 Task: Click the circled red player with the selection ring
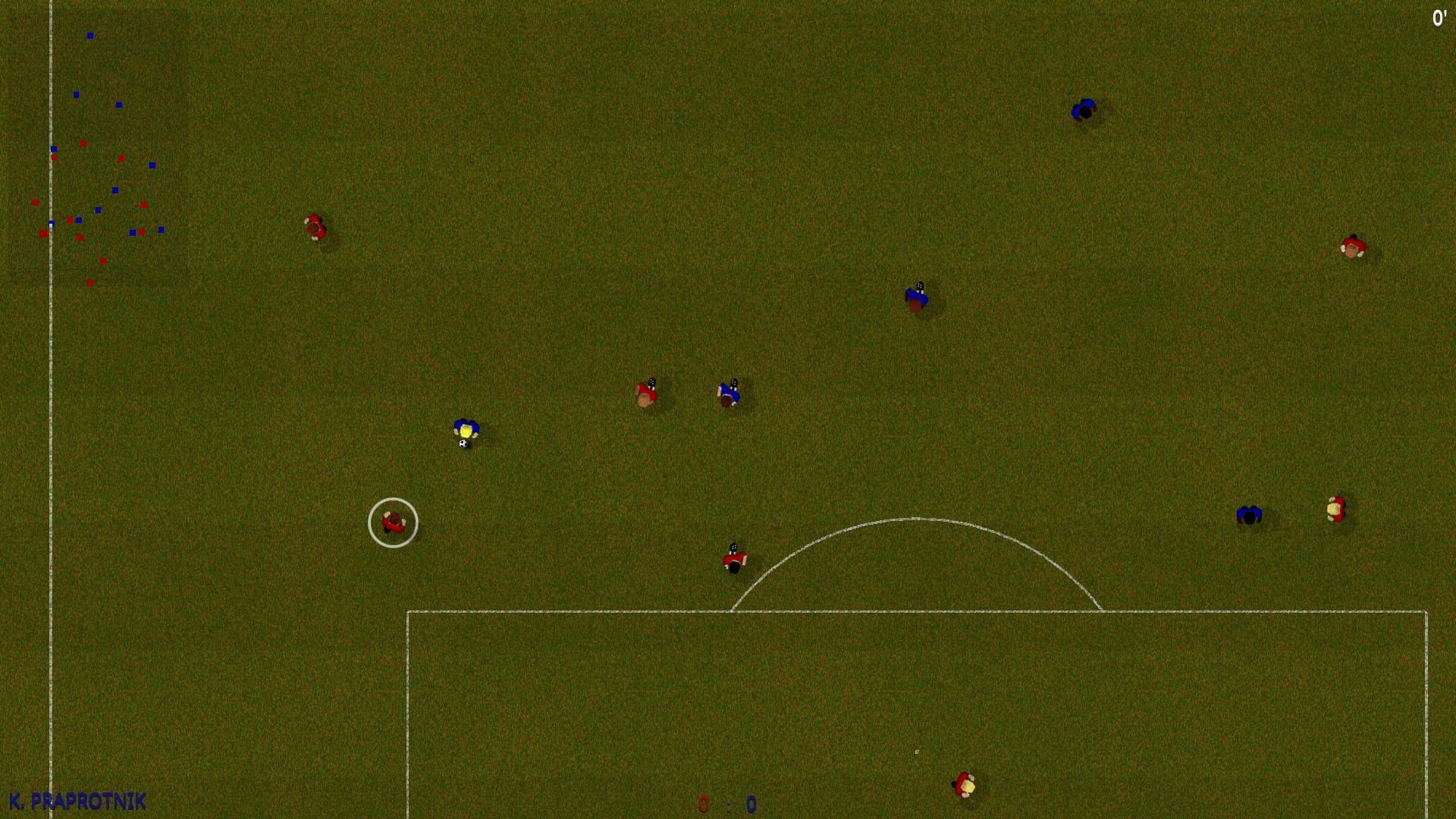[394, 522]
